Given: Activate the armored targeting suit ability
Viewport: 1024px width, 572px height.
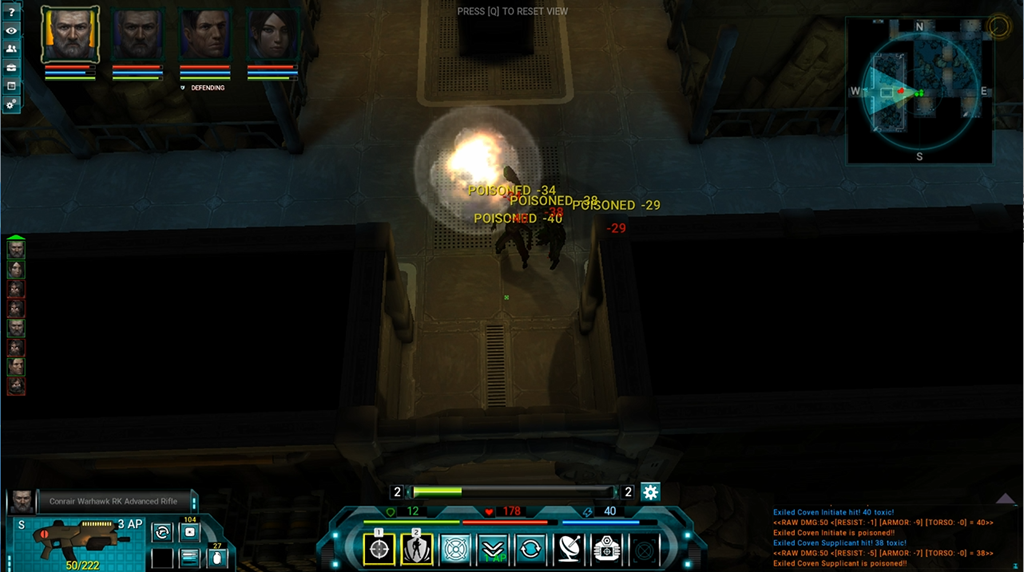Looking at the screenshot, I should point(606,549).
